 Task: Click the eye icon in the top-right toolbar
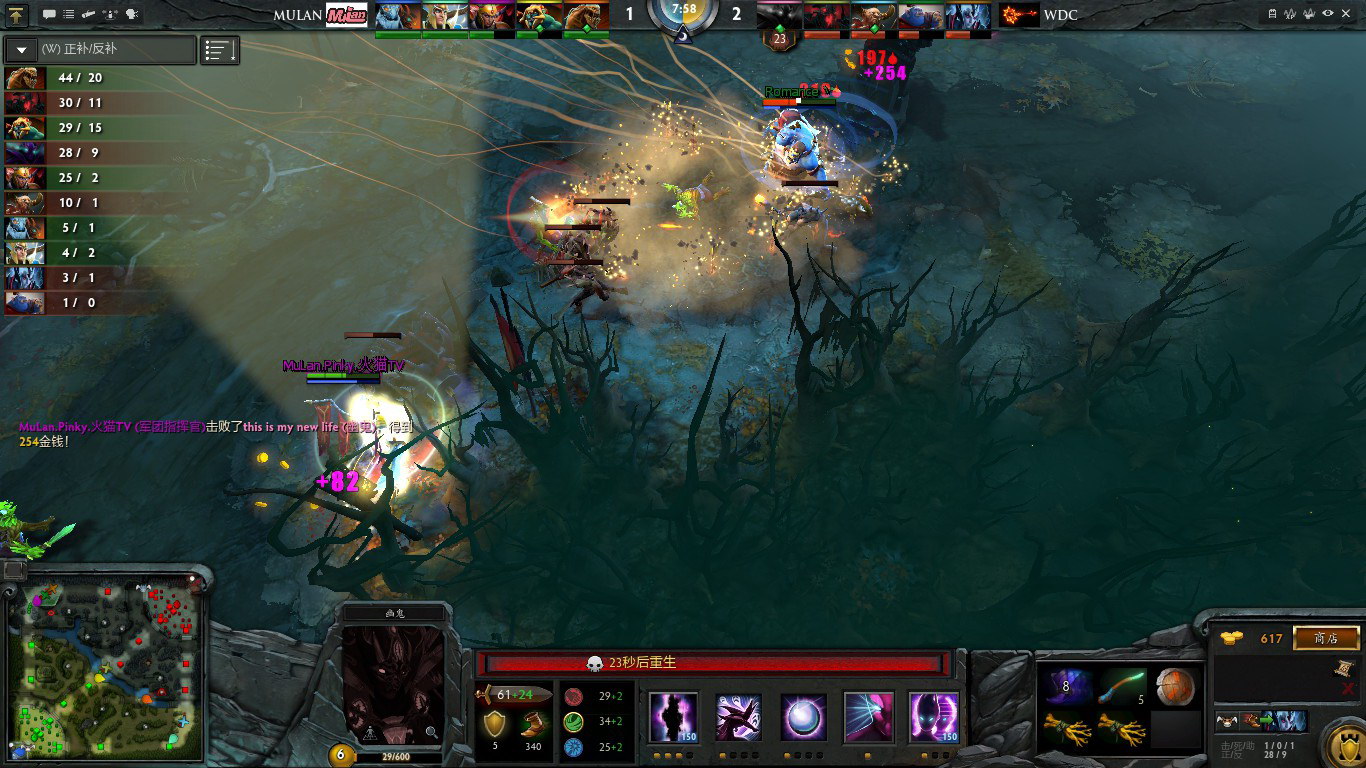tap(1327, 13)
